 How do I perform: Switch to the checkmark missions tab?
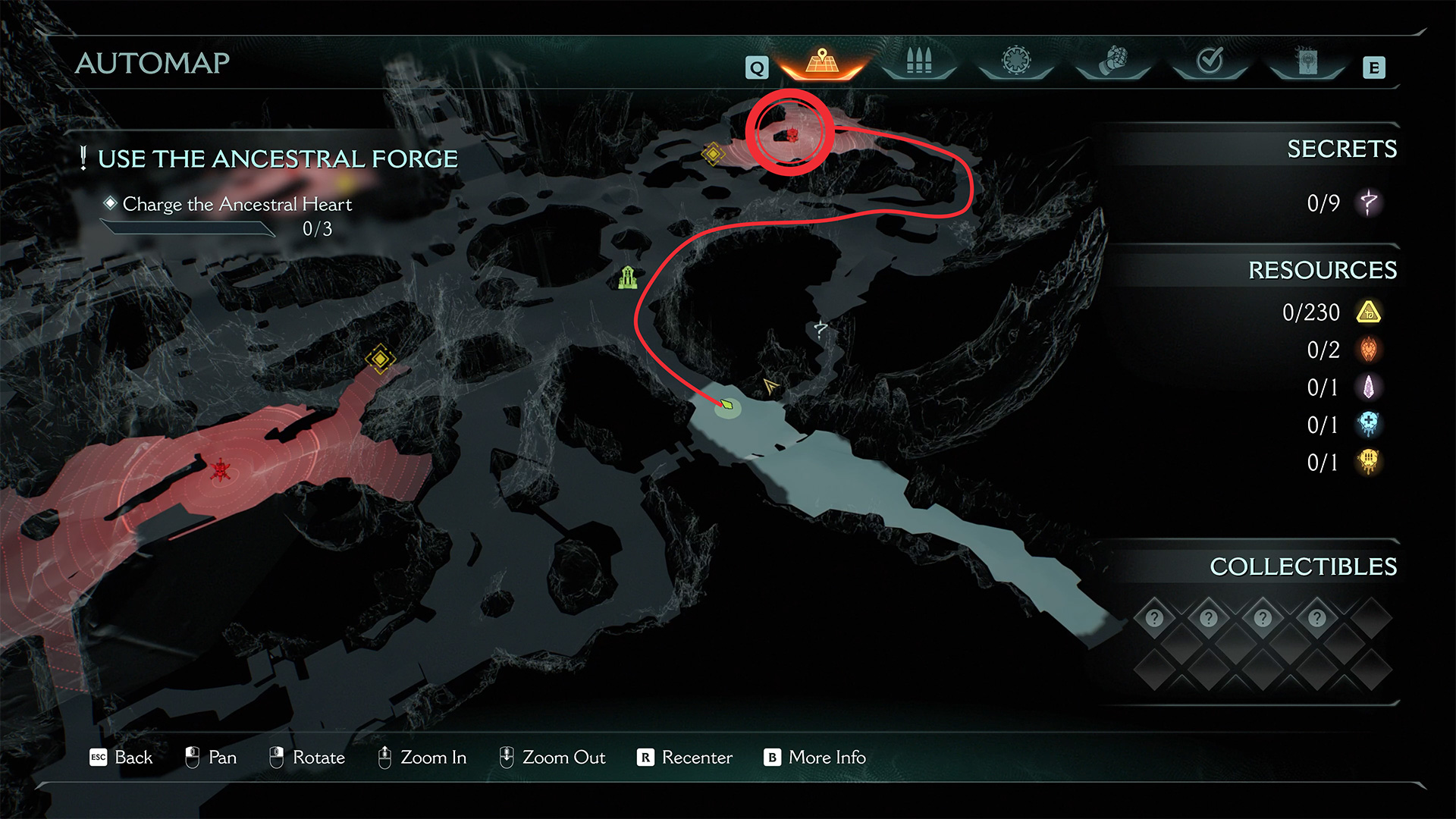(1210, 61)
